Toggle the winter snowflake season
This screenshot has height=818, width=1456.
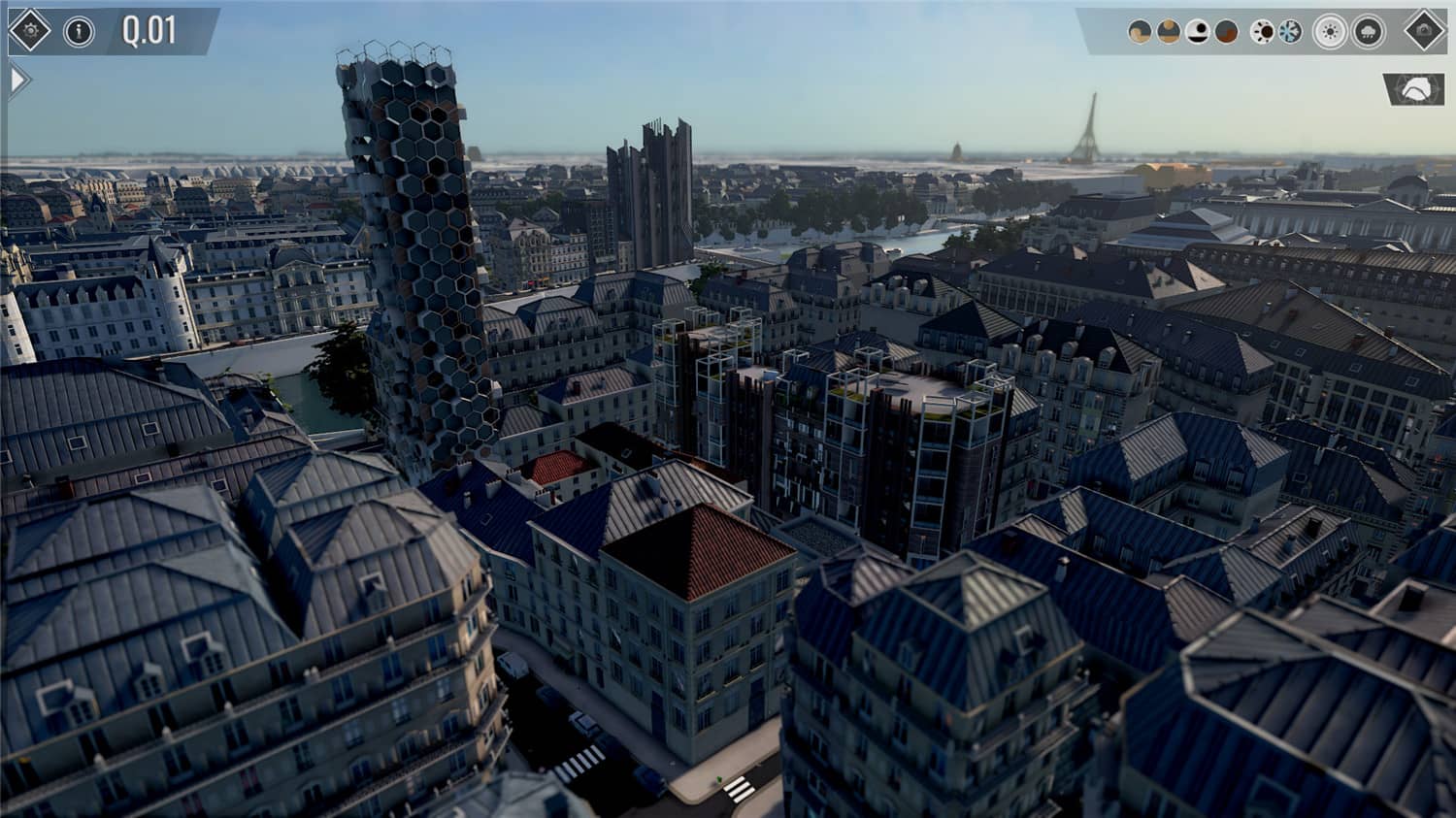point(1290,29)
